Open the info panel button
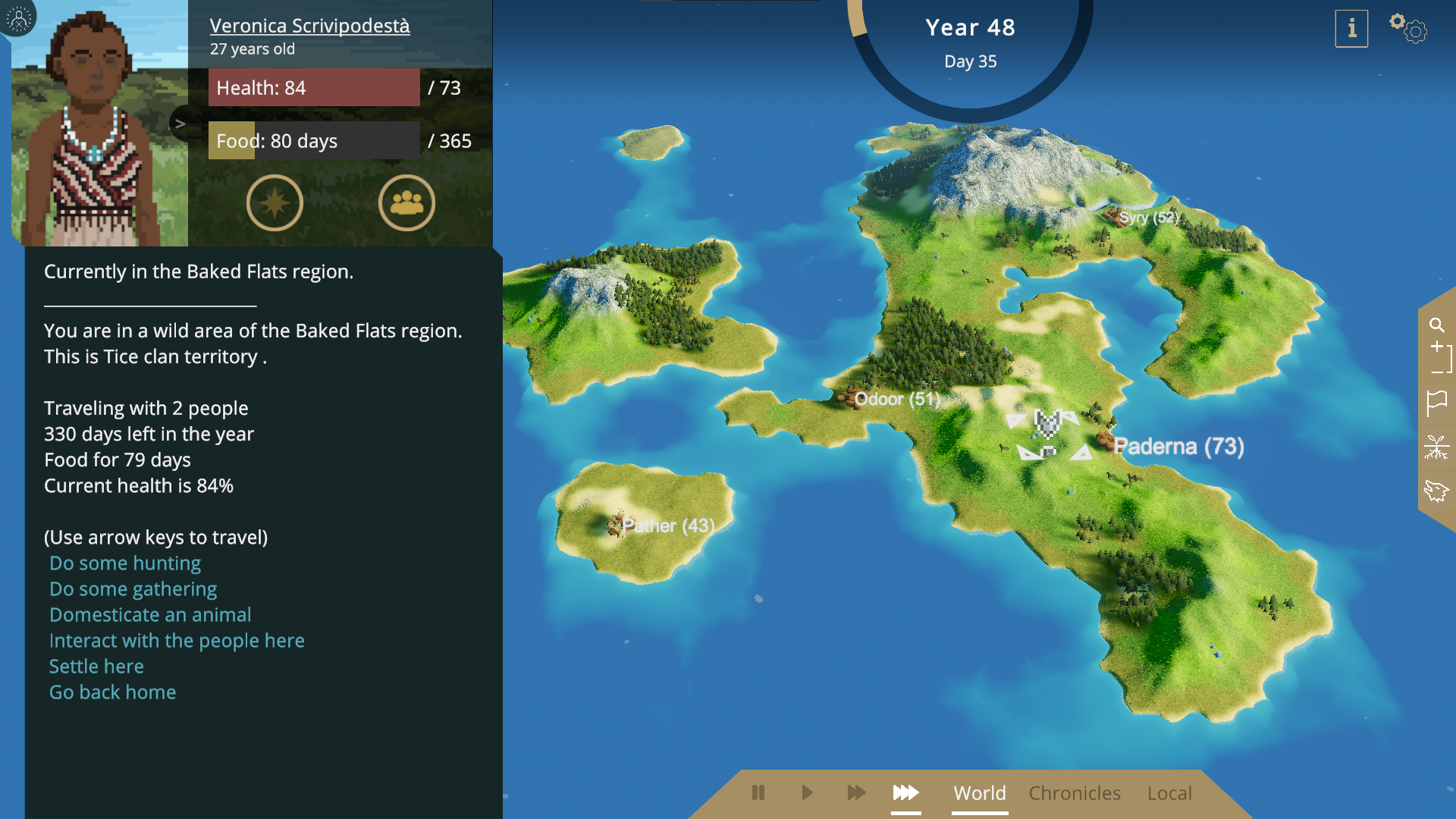The width and height of the screenshot is (1456, 819). 1351,29
